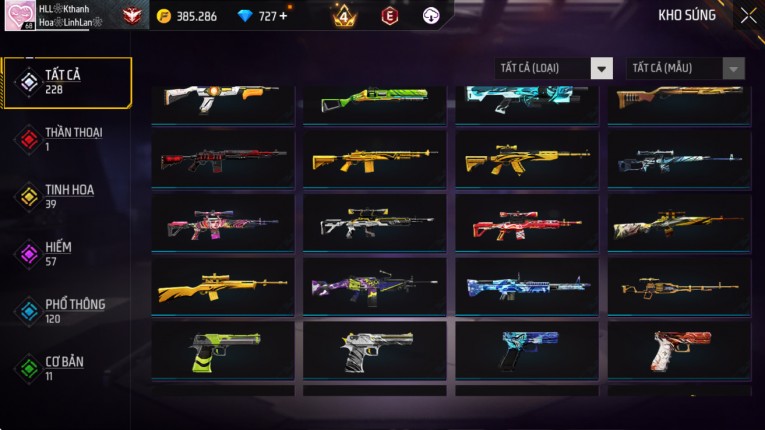Open the Tất Cả (Loại) type dropdown

pos(554,68)
